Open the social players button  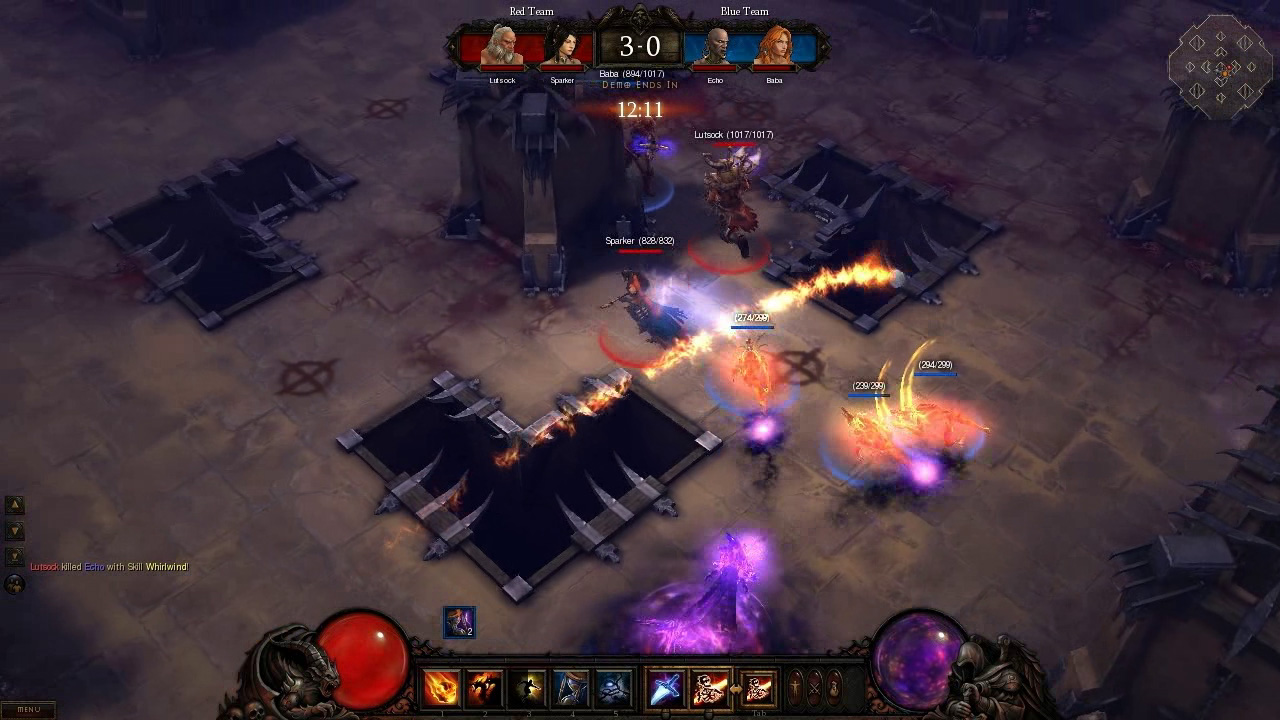click(15, 583)
